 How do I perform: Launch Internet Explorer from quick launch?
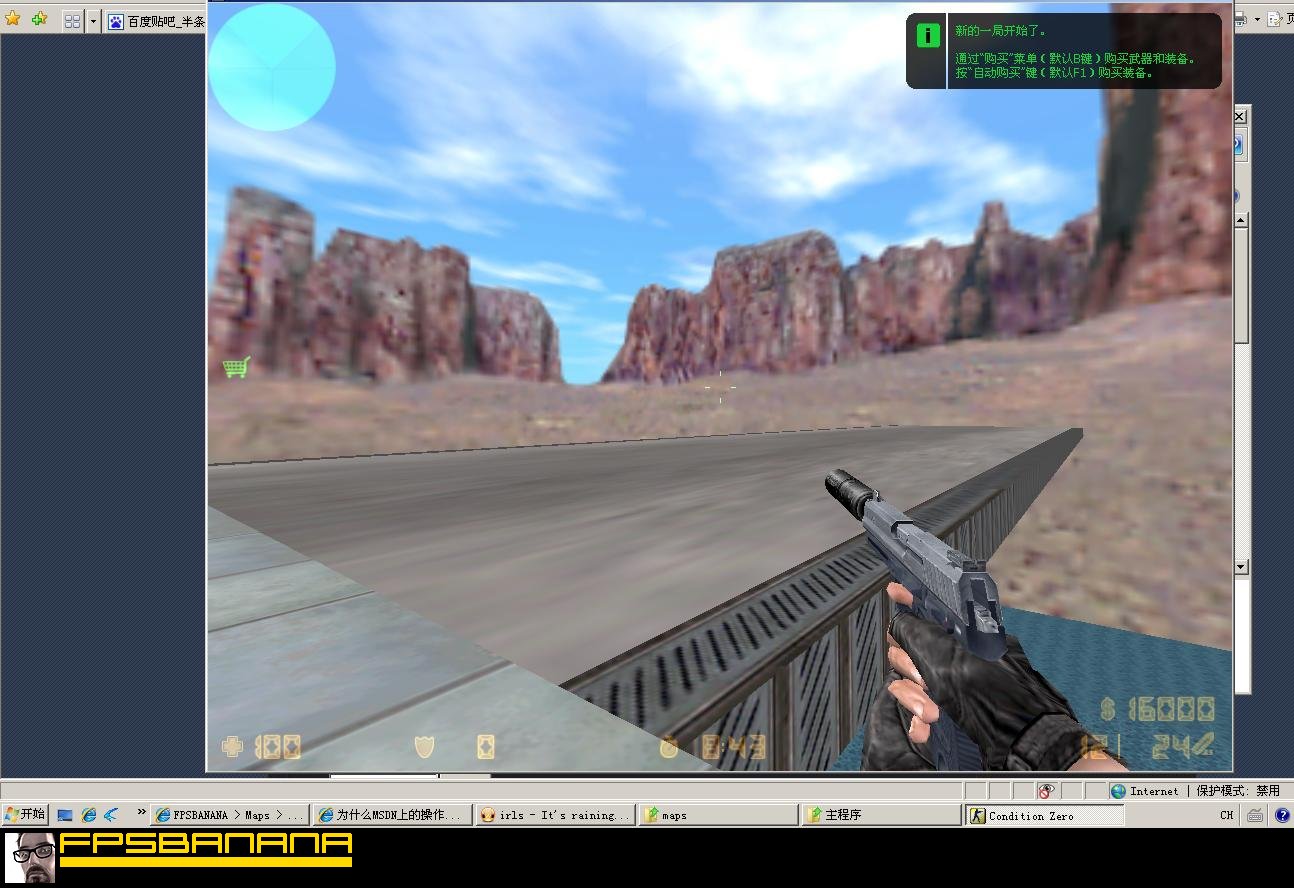(x=88, y=813)
